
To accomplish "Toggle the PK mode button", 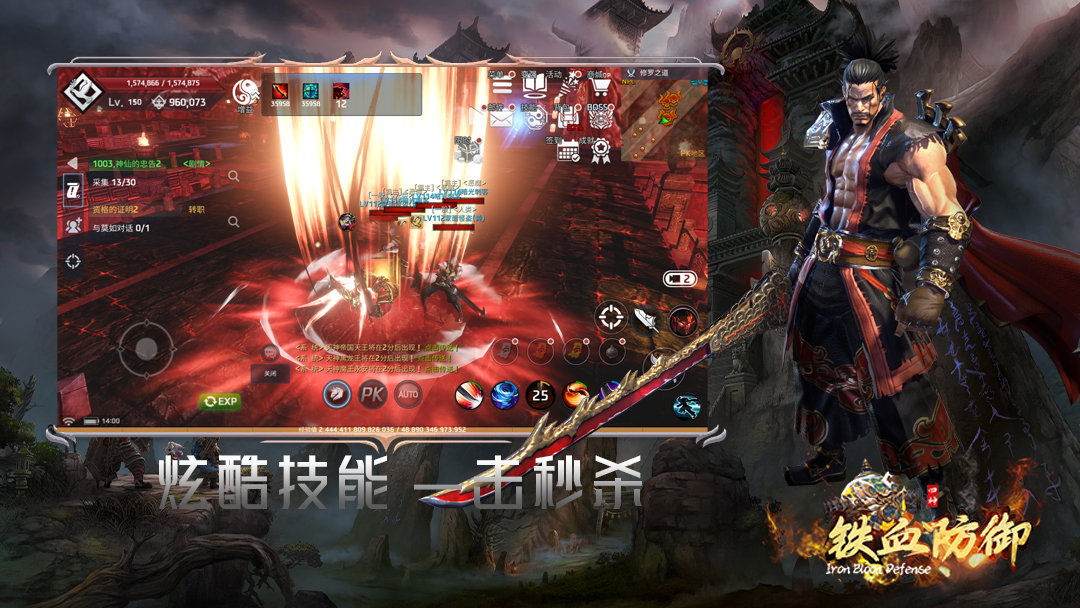I will [x=373, y=394].
